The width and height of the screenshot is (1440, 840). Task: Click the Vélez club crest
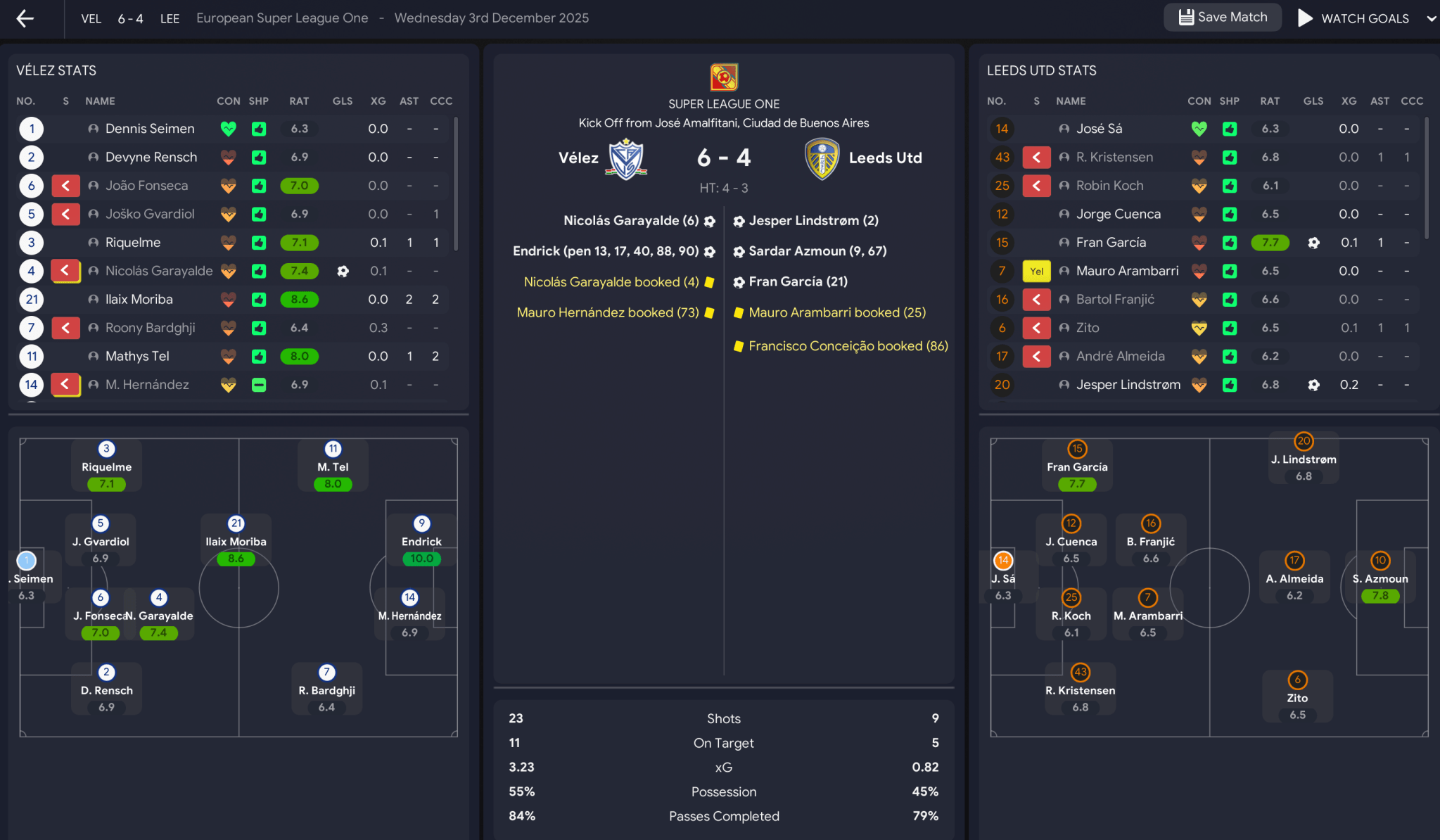pos(625,158)
